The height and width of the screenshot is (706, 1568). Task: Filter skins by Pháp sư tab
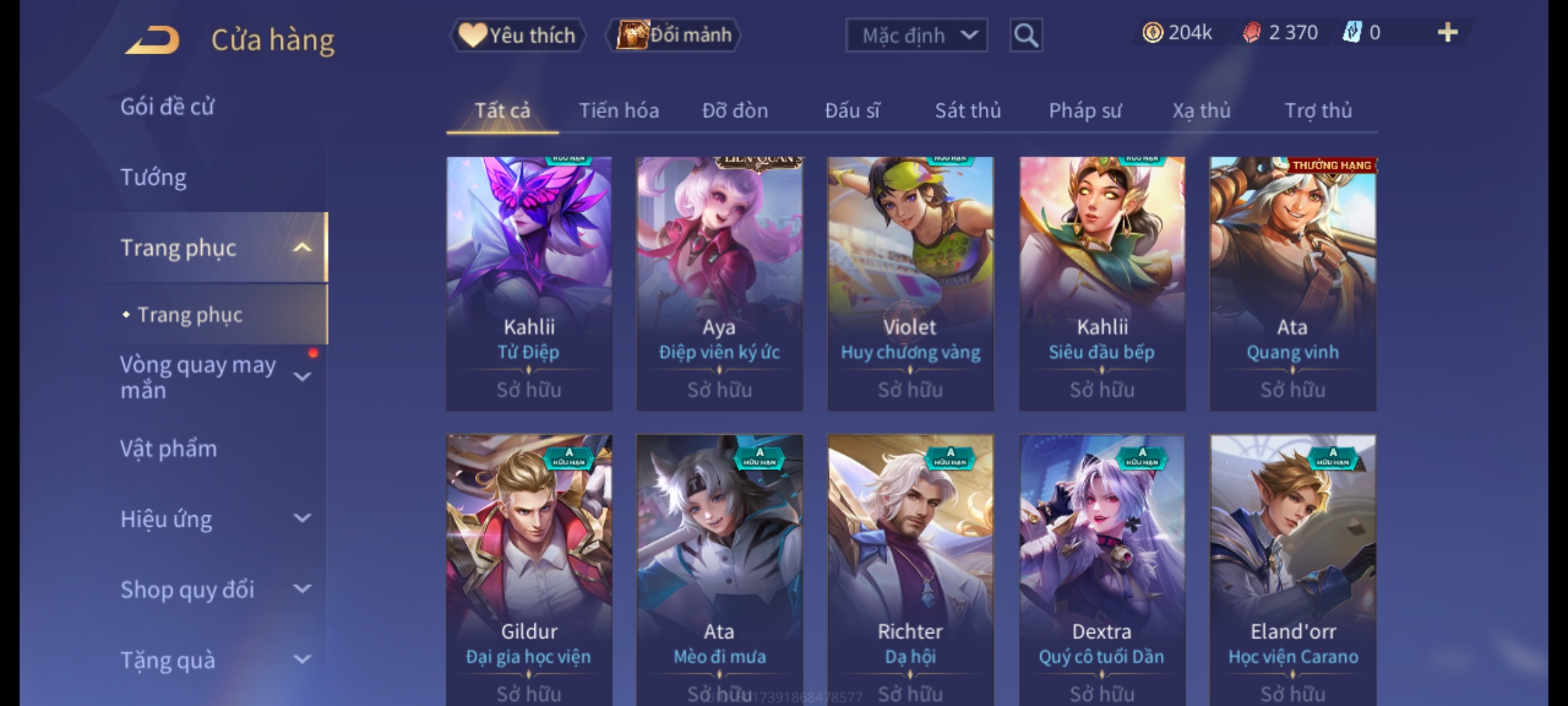tap(1085, 110)
